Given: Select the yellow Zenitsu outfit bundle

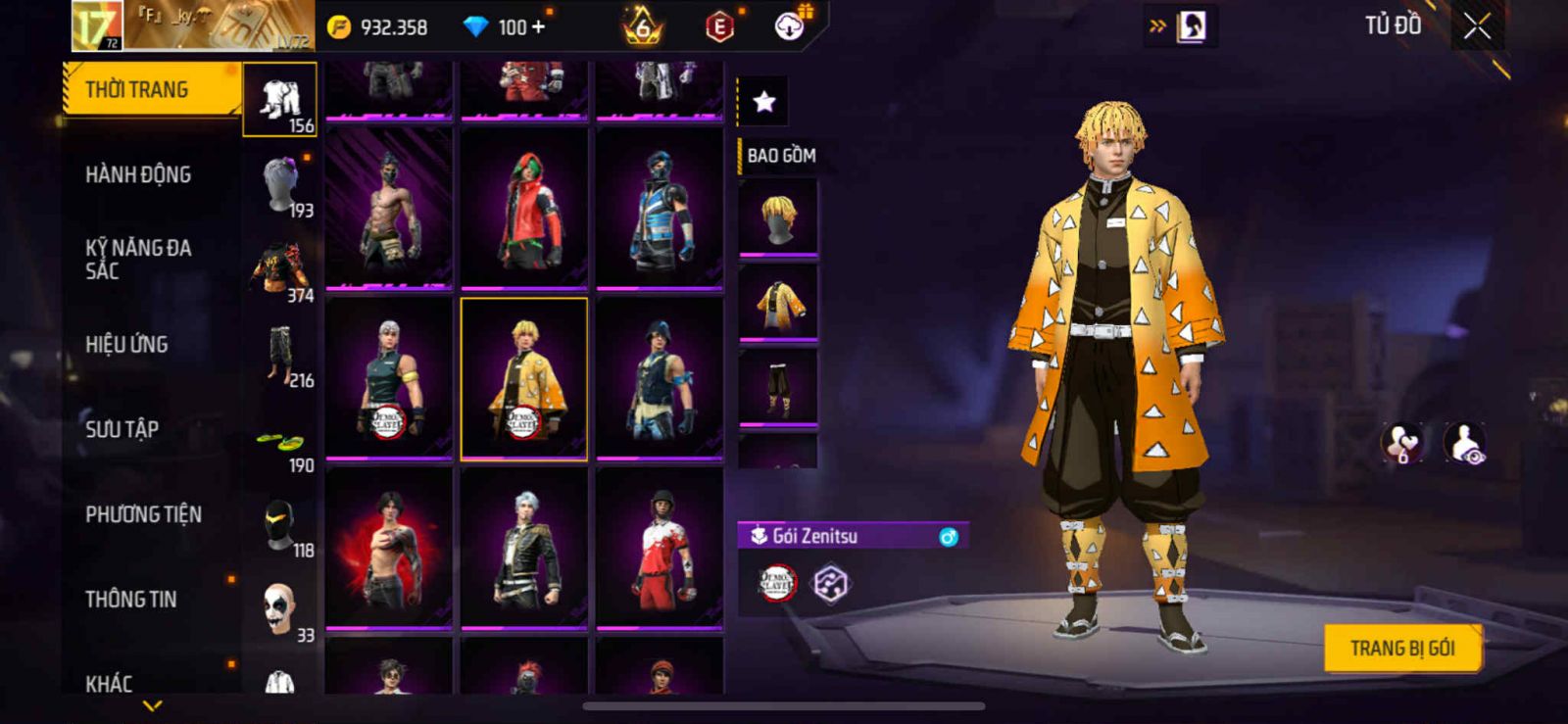Looking at the screenshot, I should 524,379.
